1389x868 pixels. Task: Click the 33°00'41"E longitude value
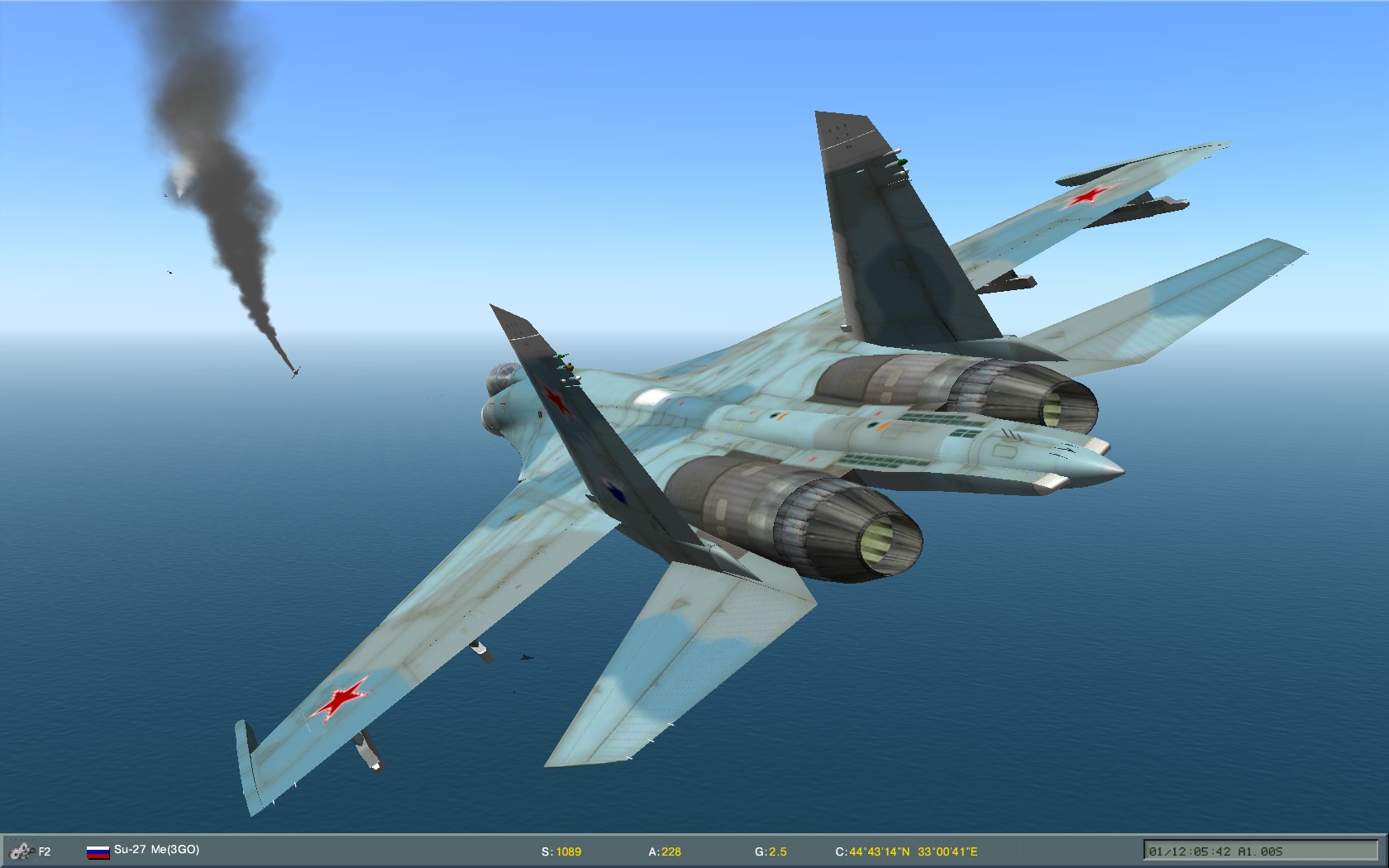coord(948,849)
